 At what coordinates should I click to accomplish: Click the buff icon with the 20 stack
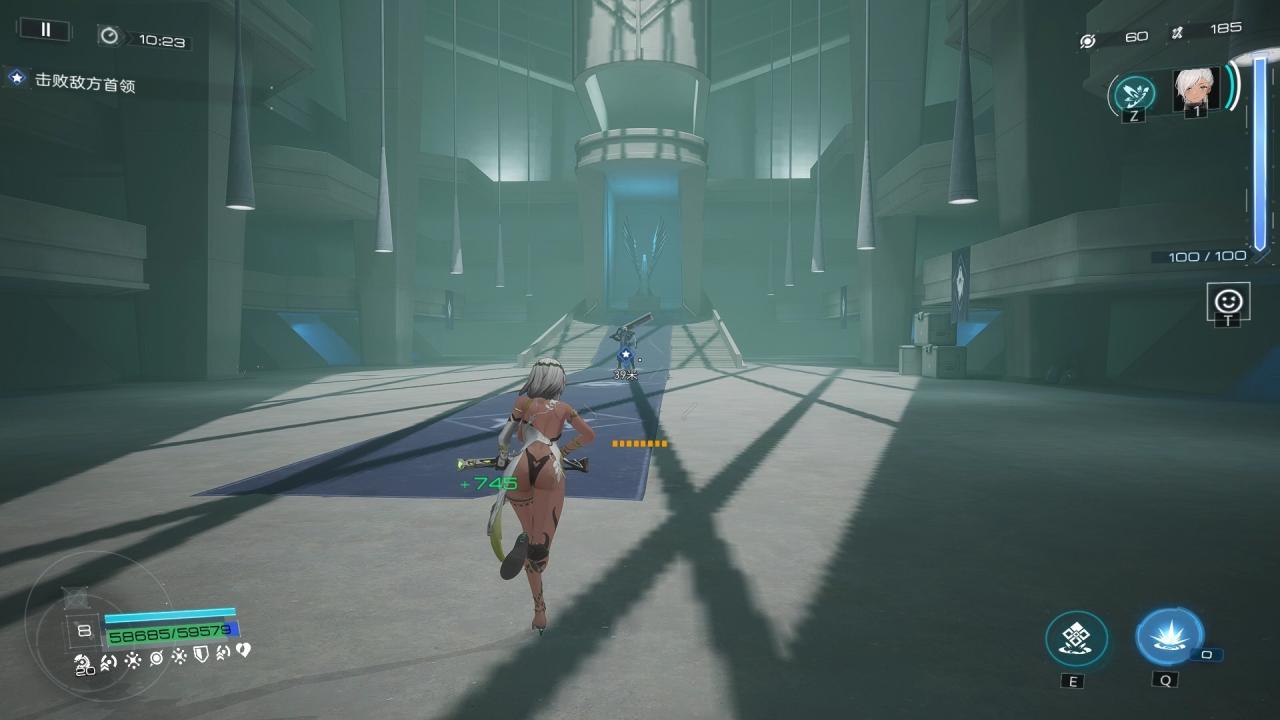tap(84, 662)
